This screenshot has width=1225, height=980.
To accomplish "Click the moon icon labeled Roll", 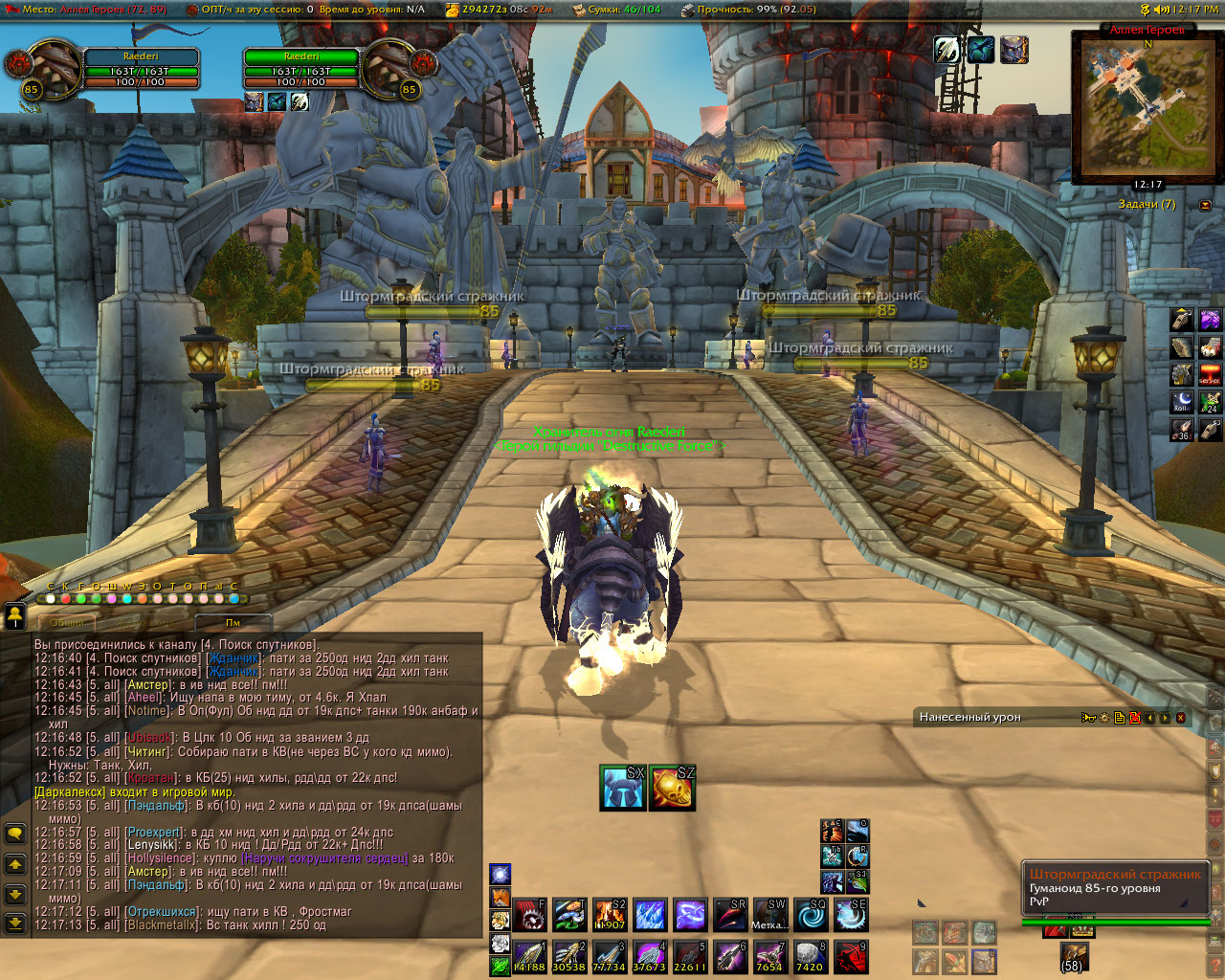I will coord(1183,401).
